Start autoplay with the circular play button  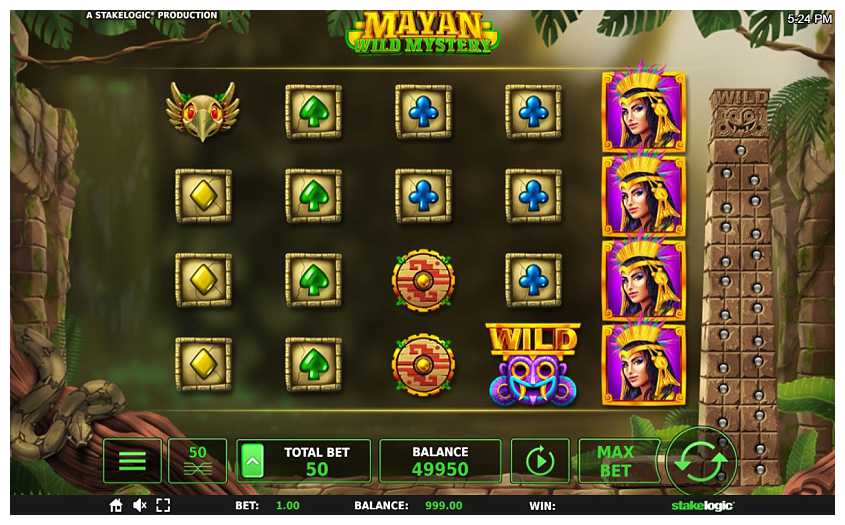click(x=540, y=461)
